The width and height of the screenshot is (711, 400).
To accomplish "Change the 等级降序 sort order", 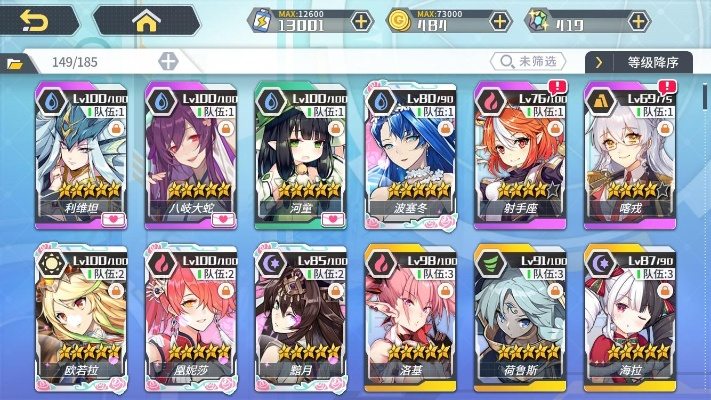I will (x=645, y=62).
